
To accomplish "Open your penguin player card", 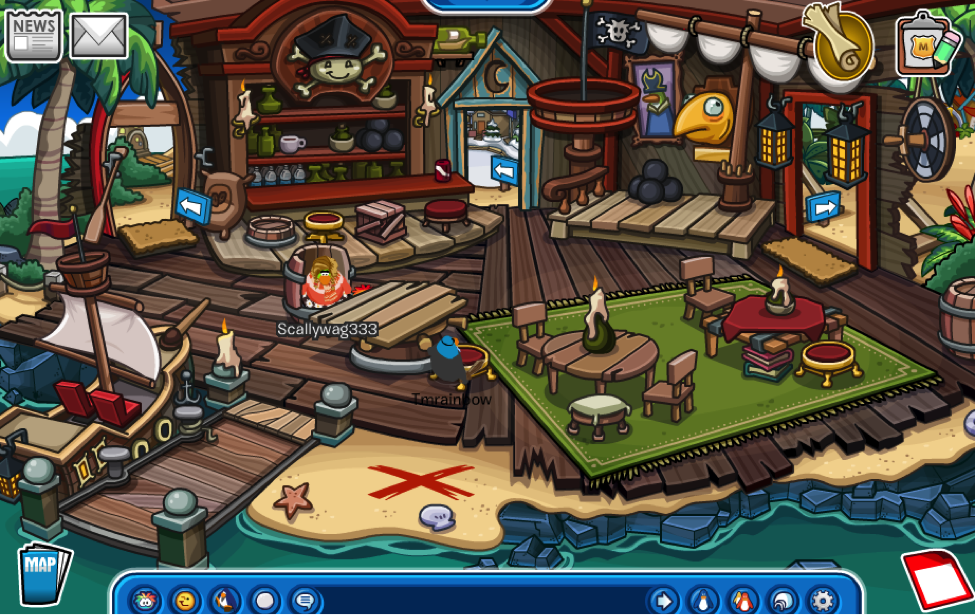I will (703, 600).
